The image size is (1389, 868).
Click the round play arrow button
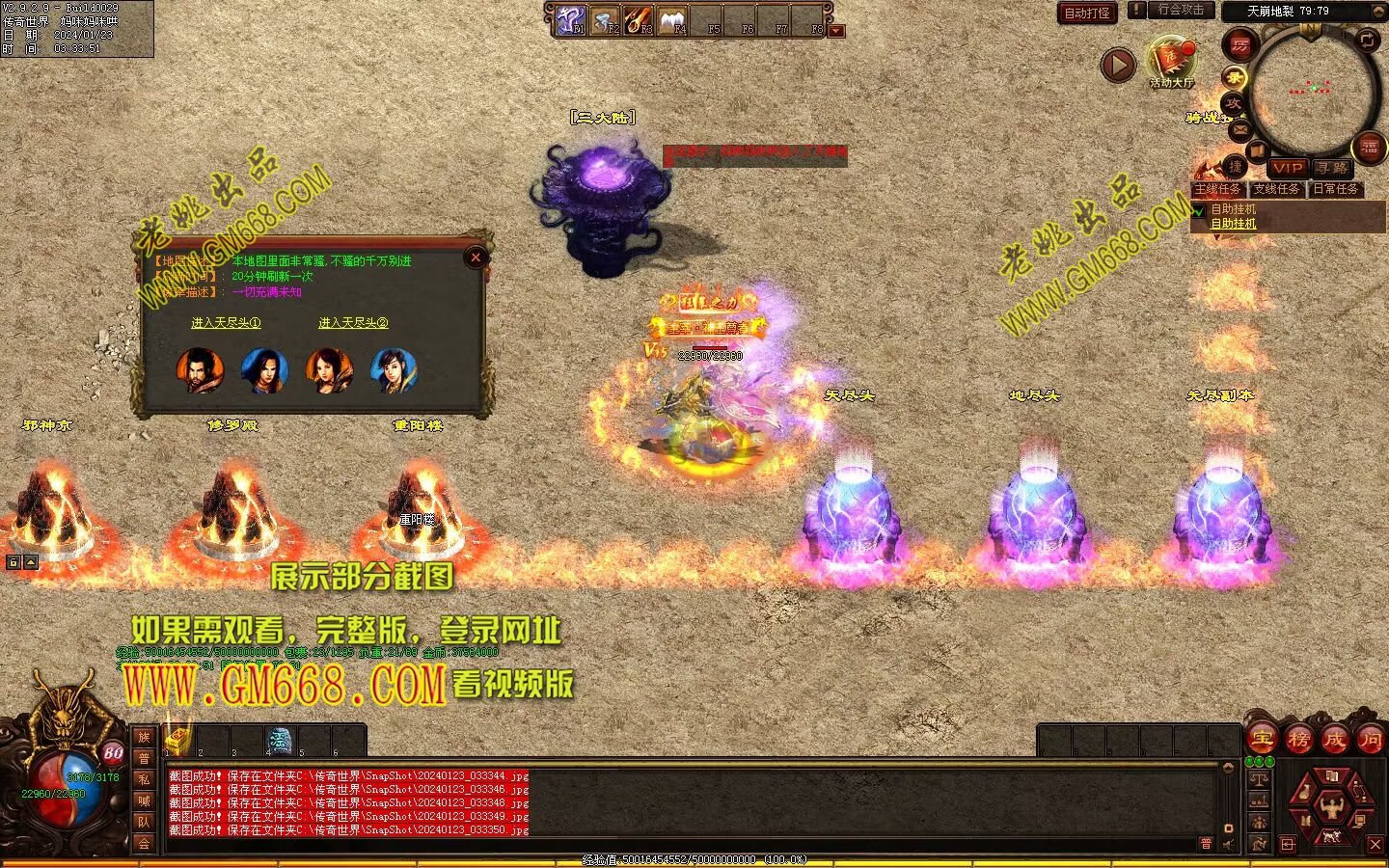(1118, 65)
